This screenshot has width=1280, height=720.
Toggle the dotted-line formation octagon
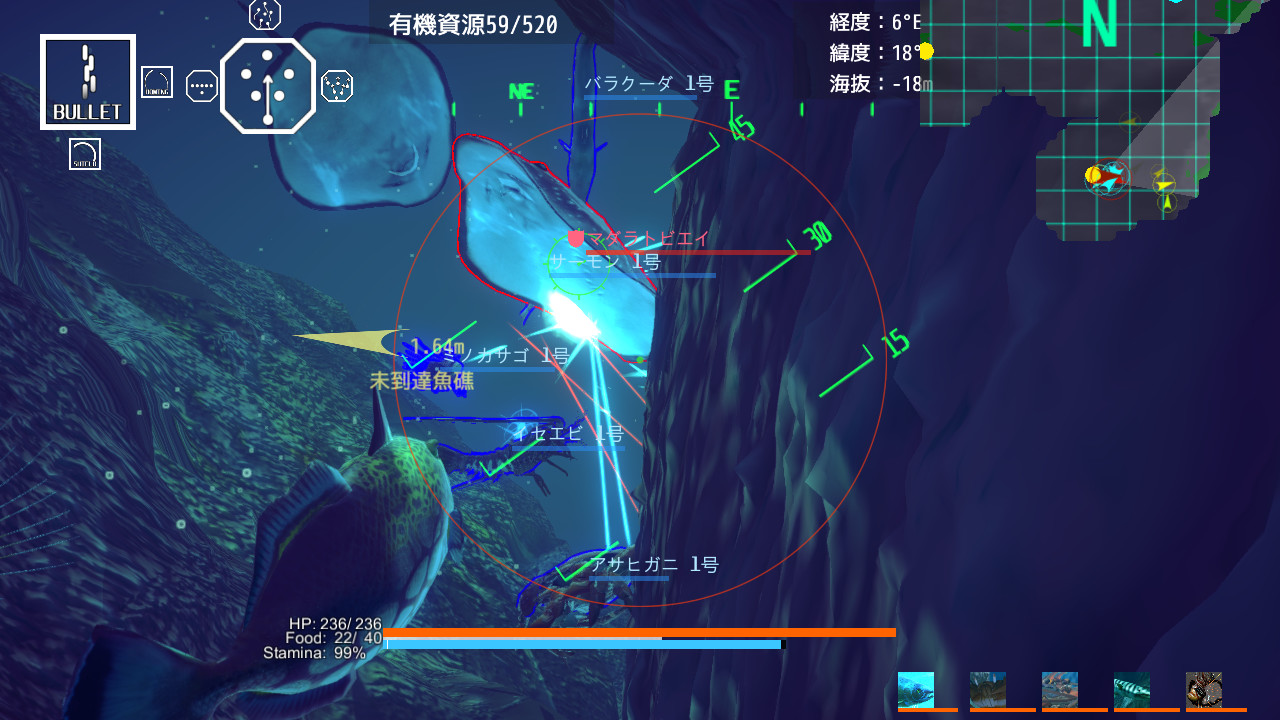point(200,85)
